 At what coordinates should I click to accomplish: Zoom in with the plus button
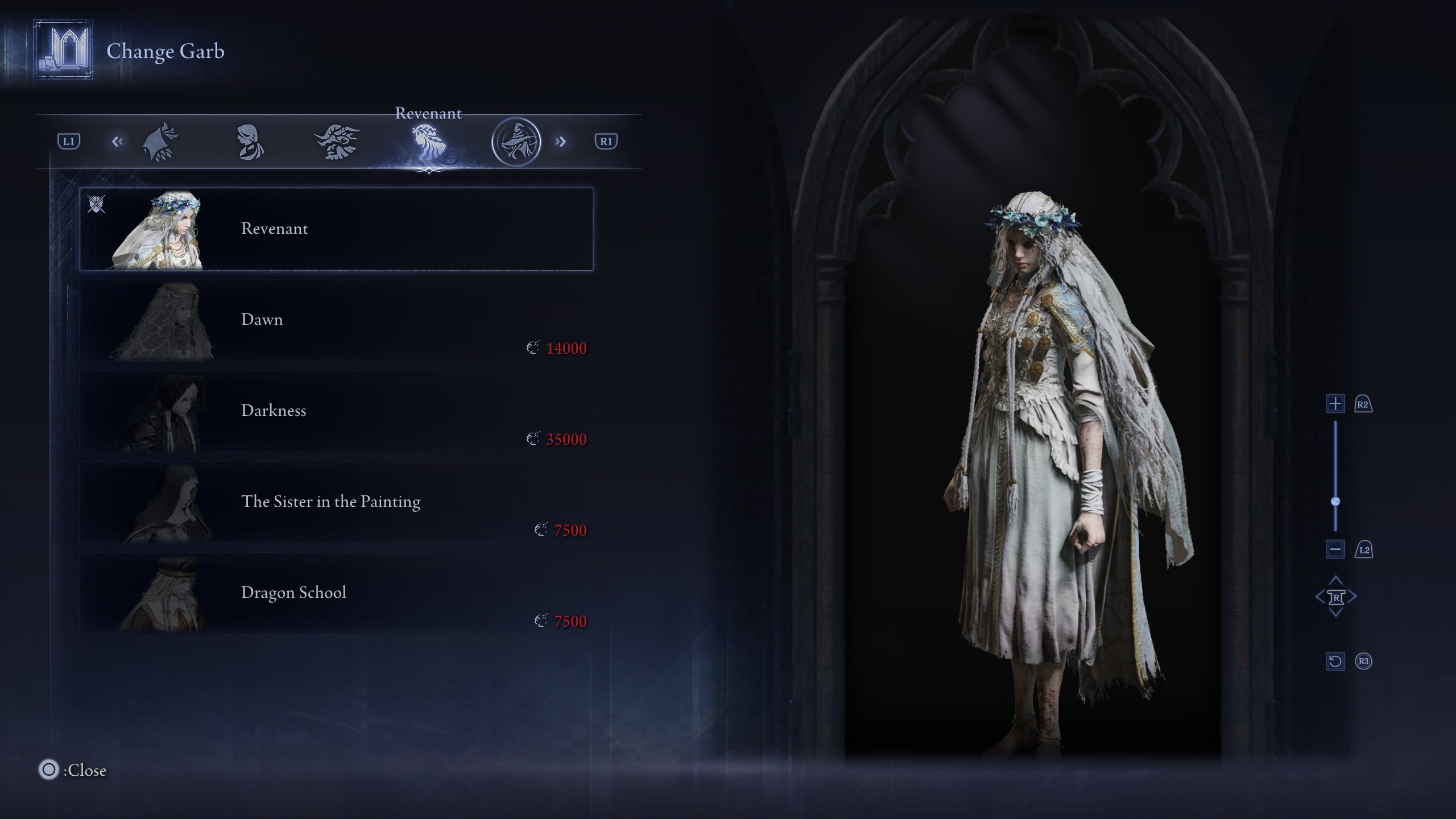[x=1335, y=404]
